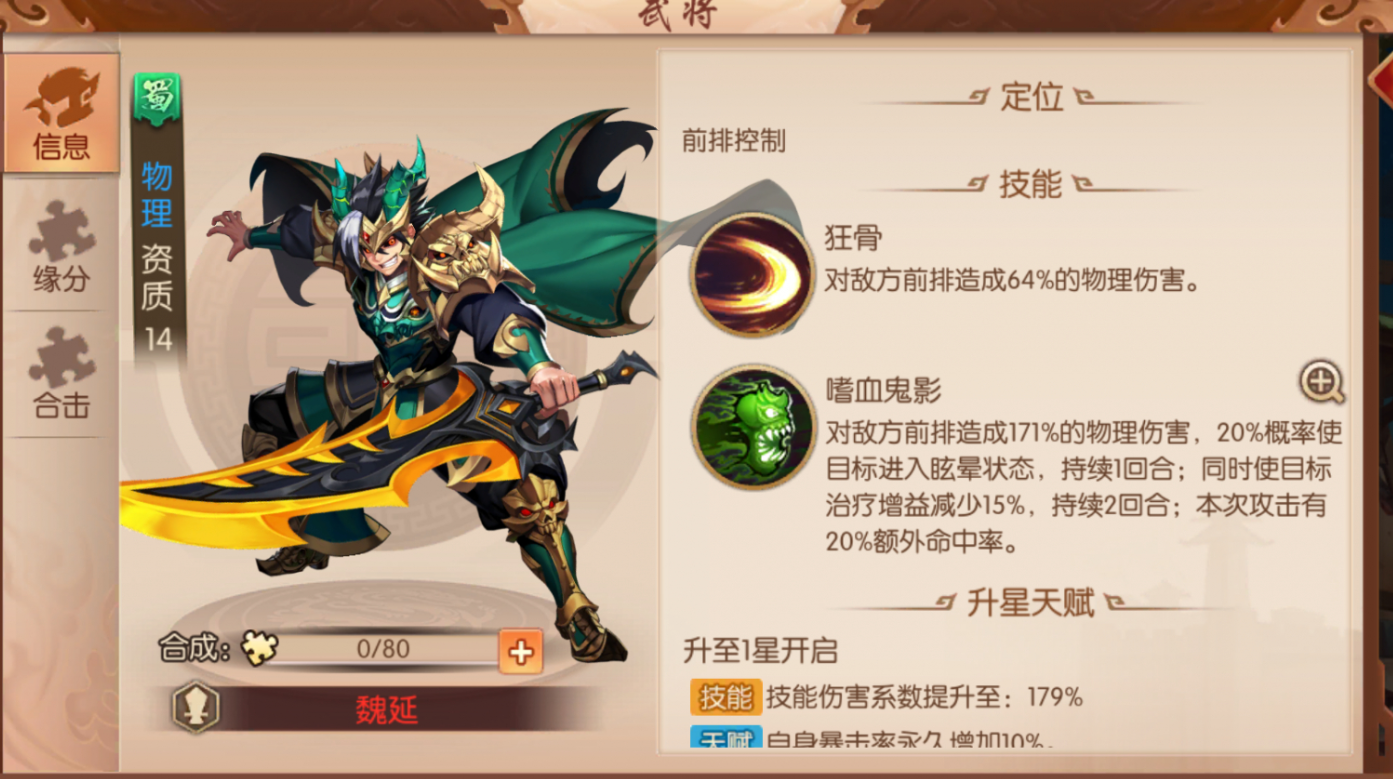Click the blue 天赋 tag at the bottom
The height and width of the screenshot is (779, 1393).
(x=727, y=736)
